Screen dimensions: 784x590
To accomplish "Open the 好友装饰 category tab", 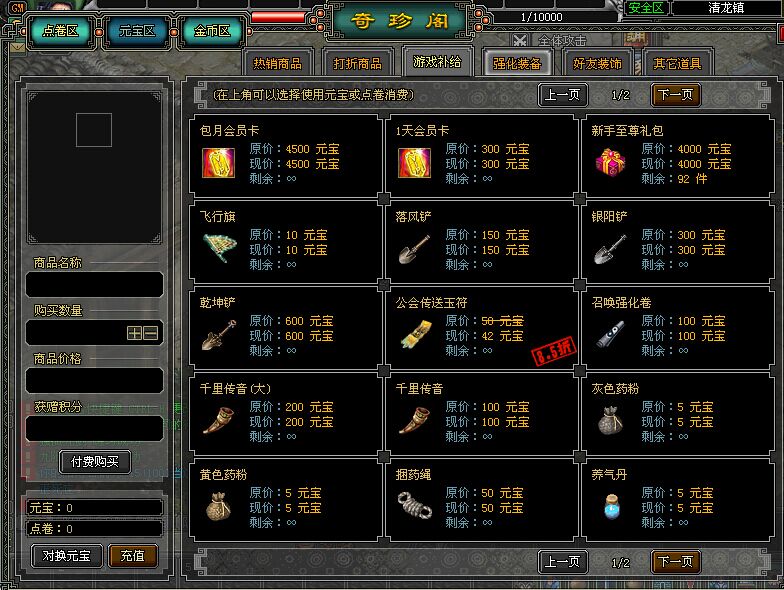I will (597, 63).
